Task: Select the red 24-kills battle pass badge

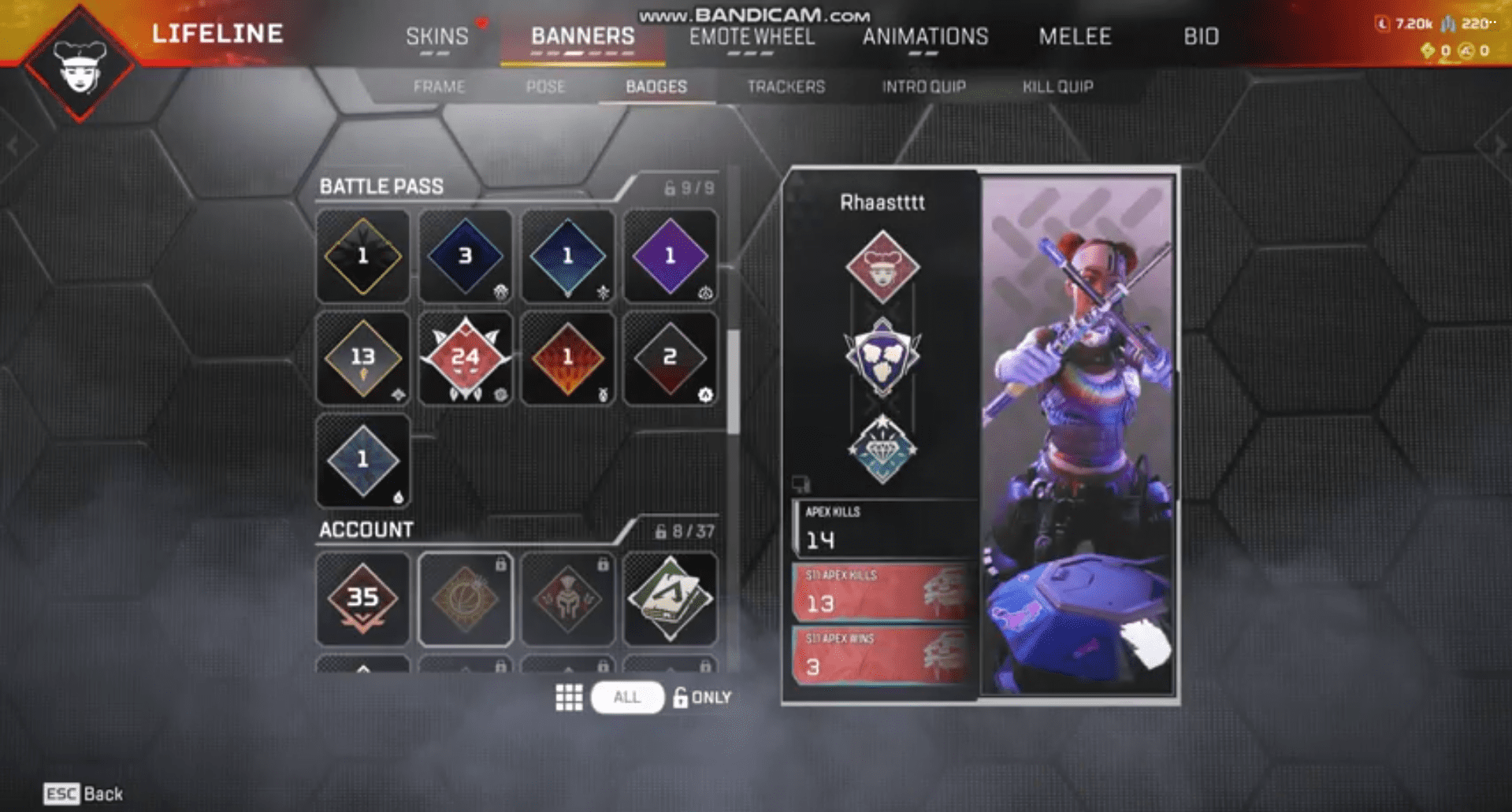Action: pyautogui.click(x=466, y=358)
